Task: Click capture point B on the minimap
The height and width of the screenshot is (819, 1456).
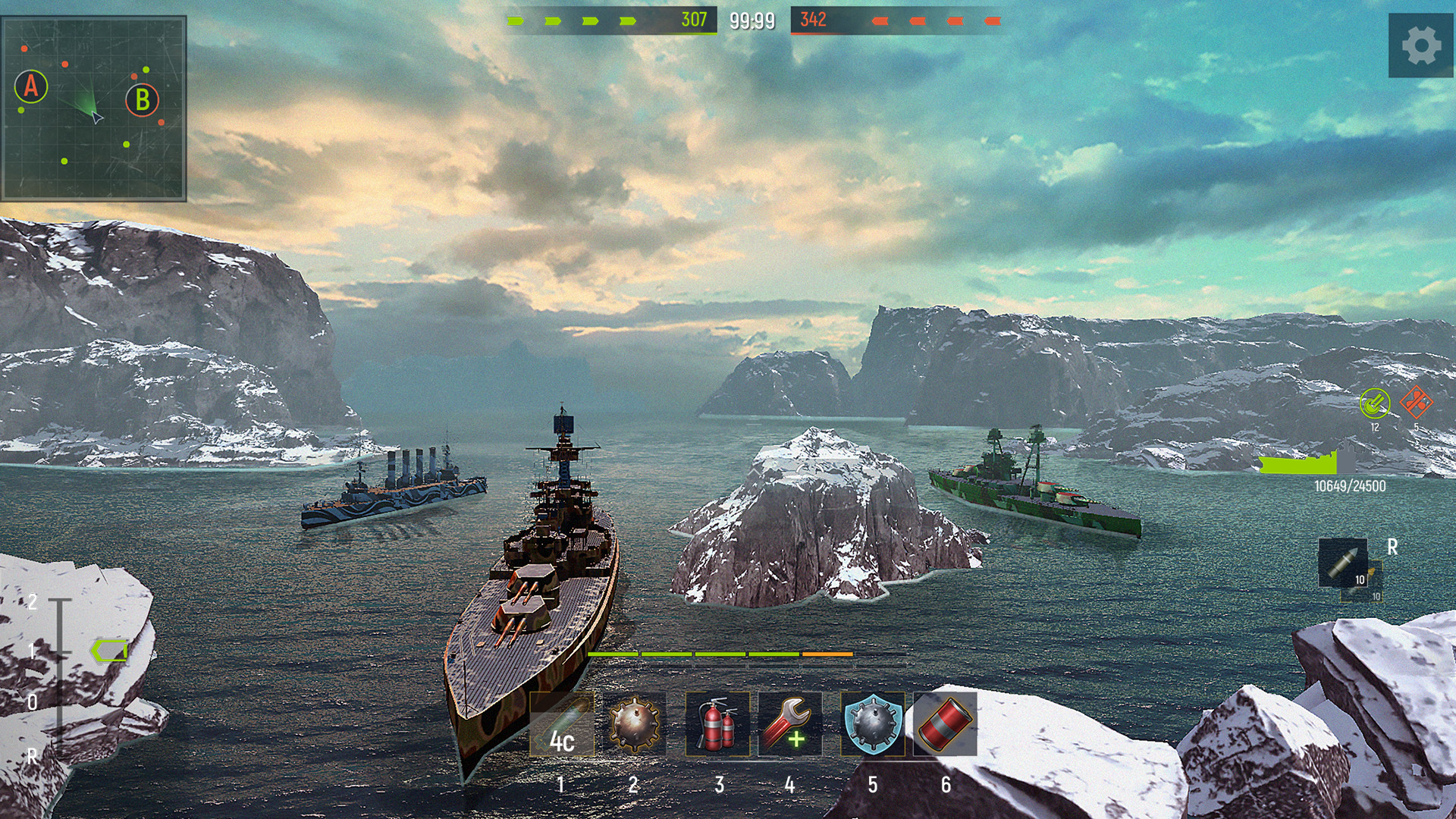Action: (x=140, y=99)
